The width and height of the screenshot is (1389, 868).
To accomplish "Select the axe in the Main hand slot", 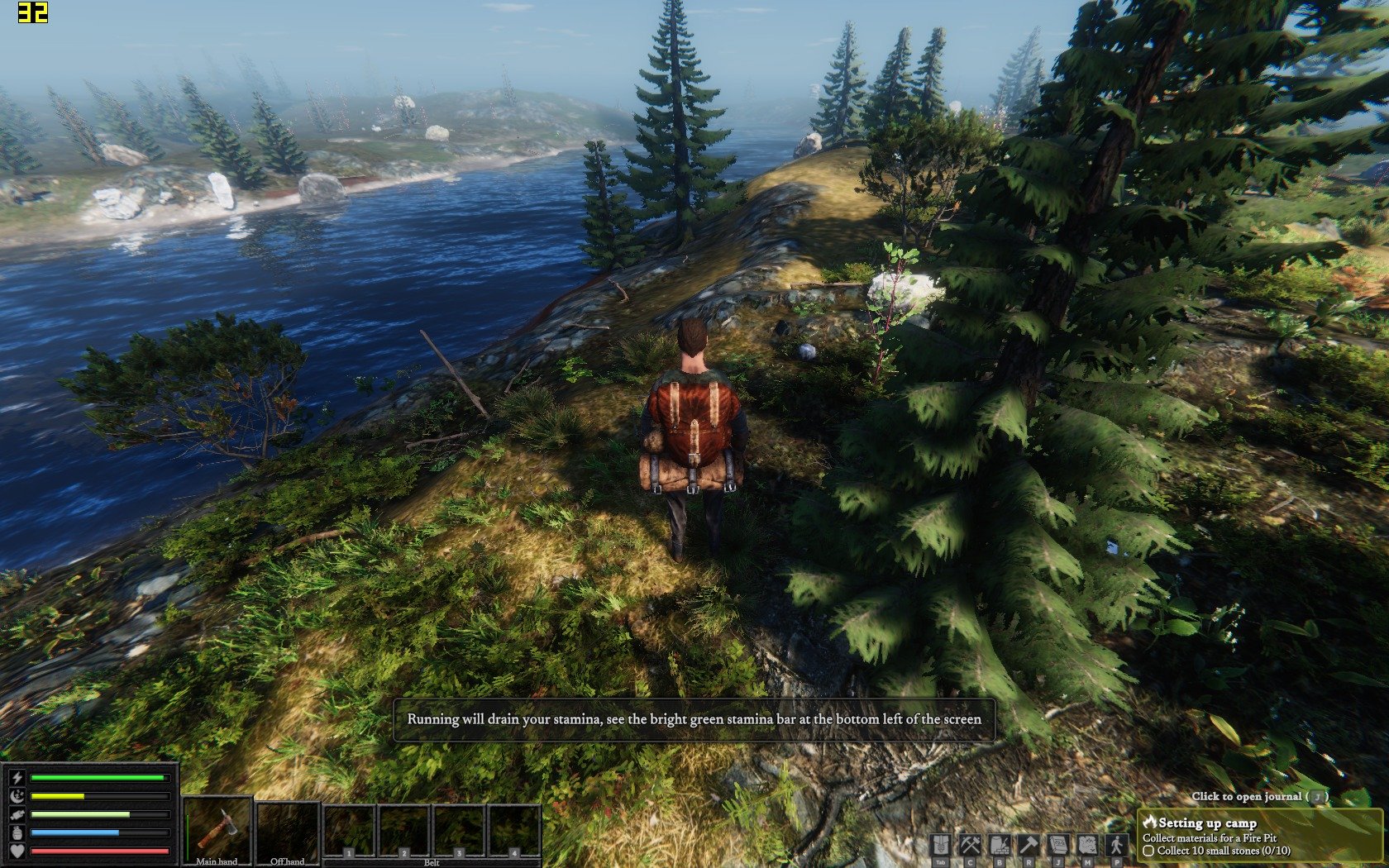I will (217, 829).
